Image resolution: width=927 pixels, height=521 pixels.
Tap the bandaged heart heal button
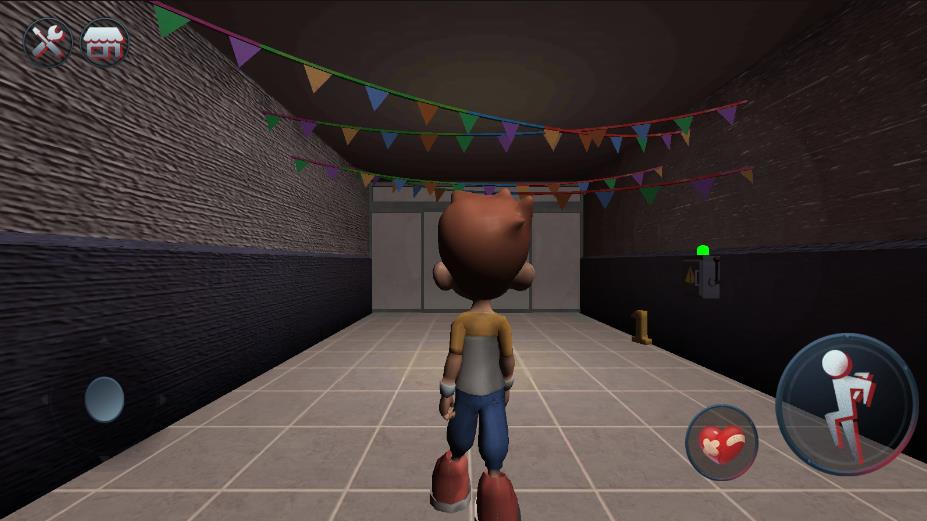coord(721,442)
